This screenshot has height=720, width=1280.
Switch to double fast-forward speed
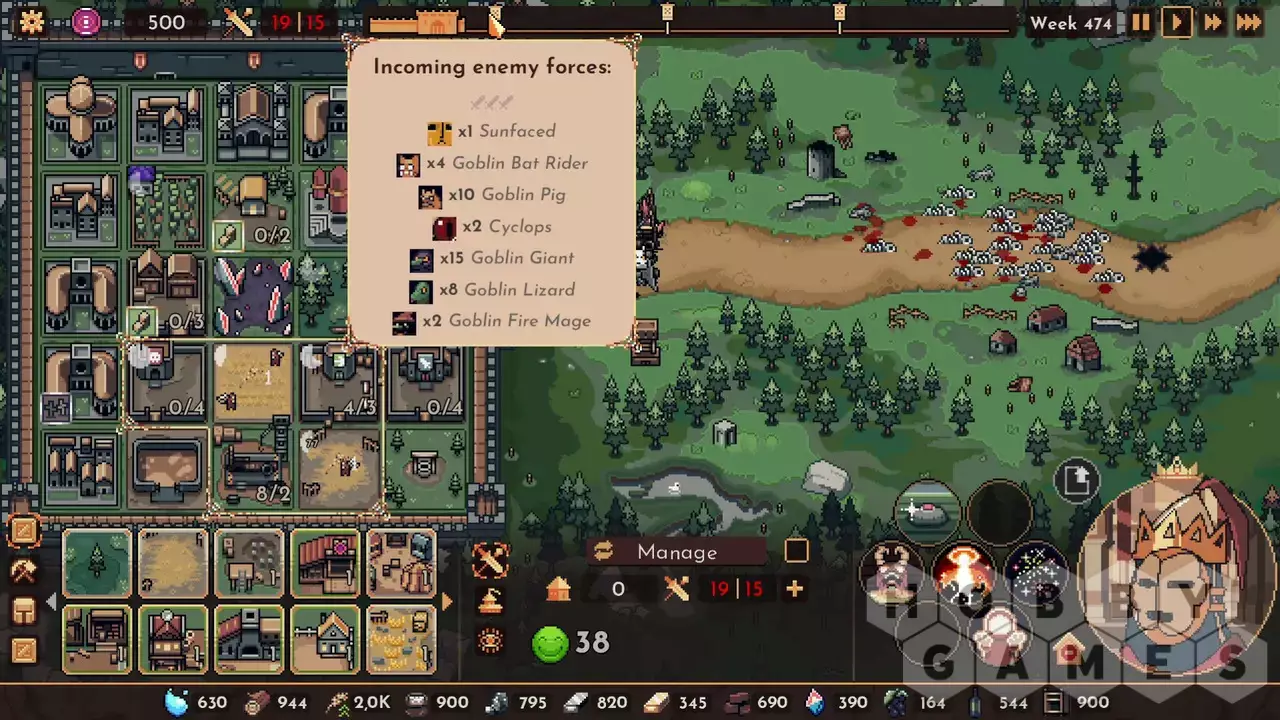coord(1213,22)
